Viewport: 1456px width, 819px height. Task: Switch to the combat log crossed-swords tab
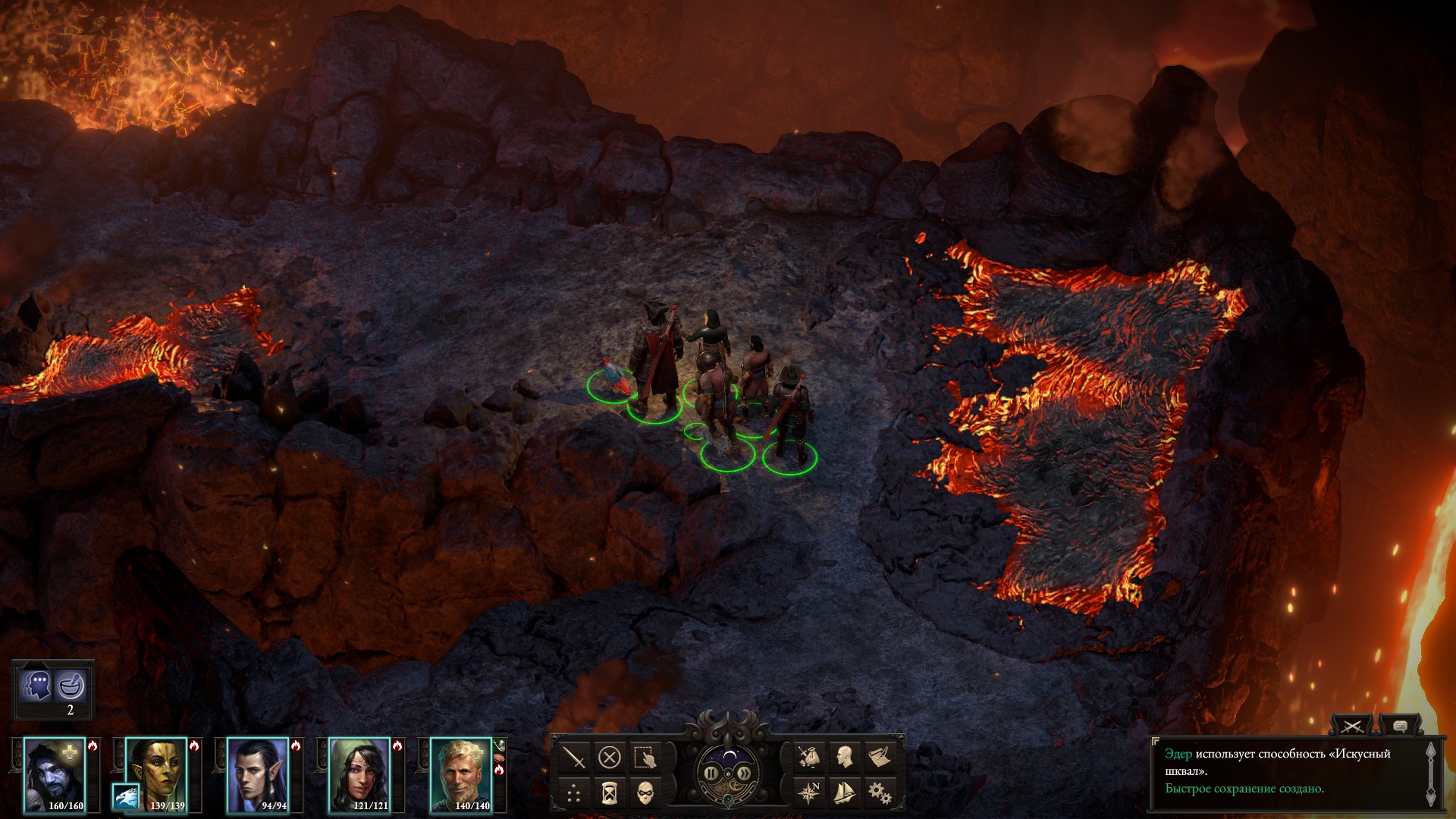(x=1352, y=726)
